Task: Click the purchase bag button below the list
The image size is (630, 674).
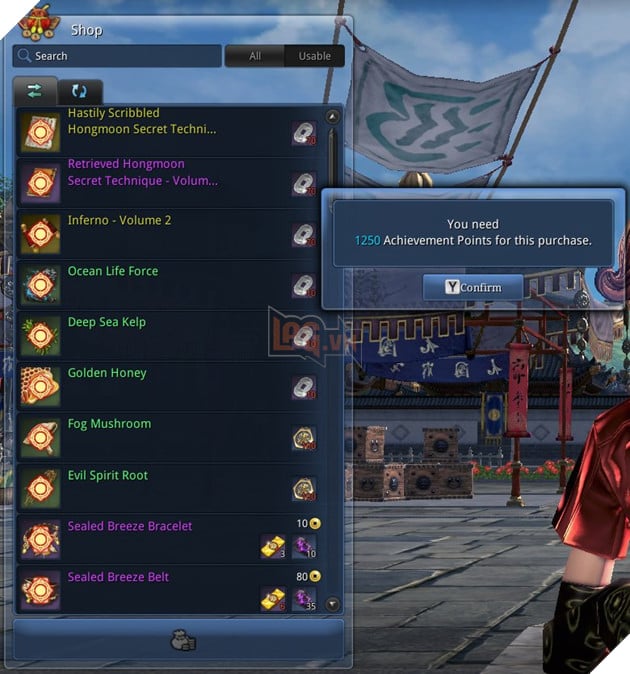Action: 178,638
